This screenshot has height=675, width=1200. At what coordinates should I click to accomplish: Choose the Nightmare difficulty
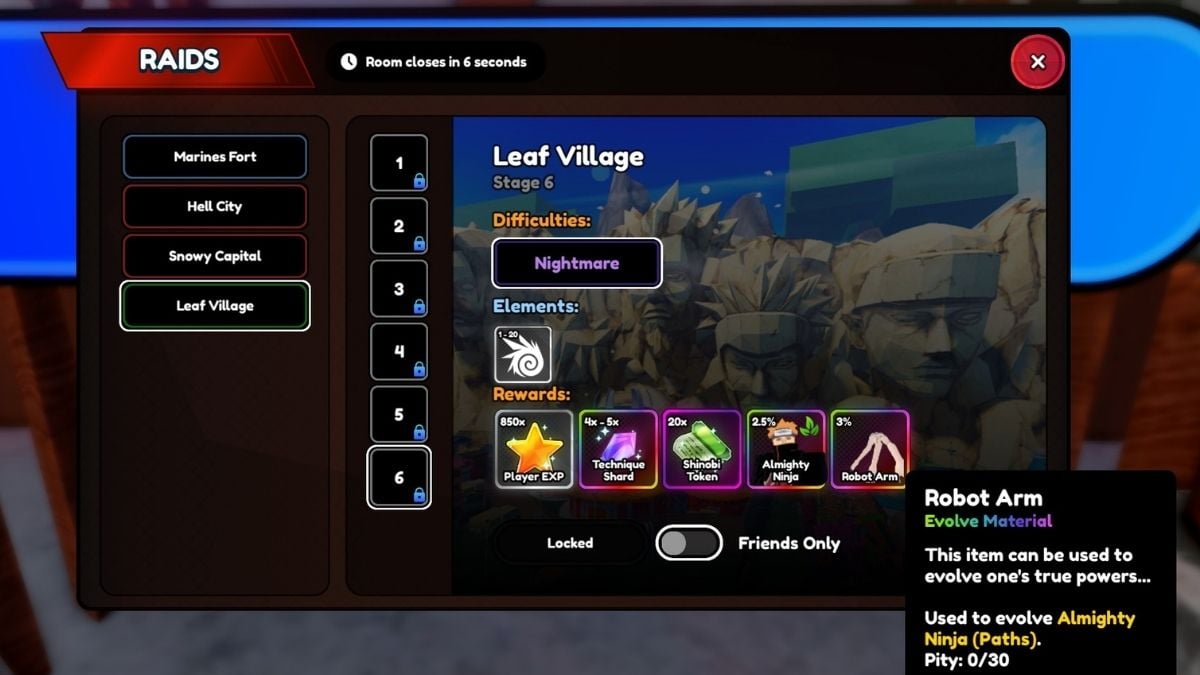(x=577, y=264)
